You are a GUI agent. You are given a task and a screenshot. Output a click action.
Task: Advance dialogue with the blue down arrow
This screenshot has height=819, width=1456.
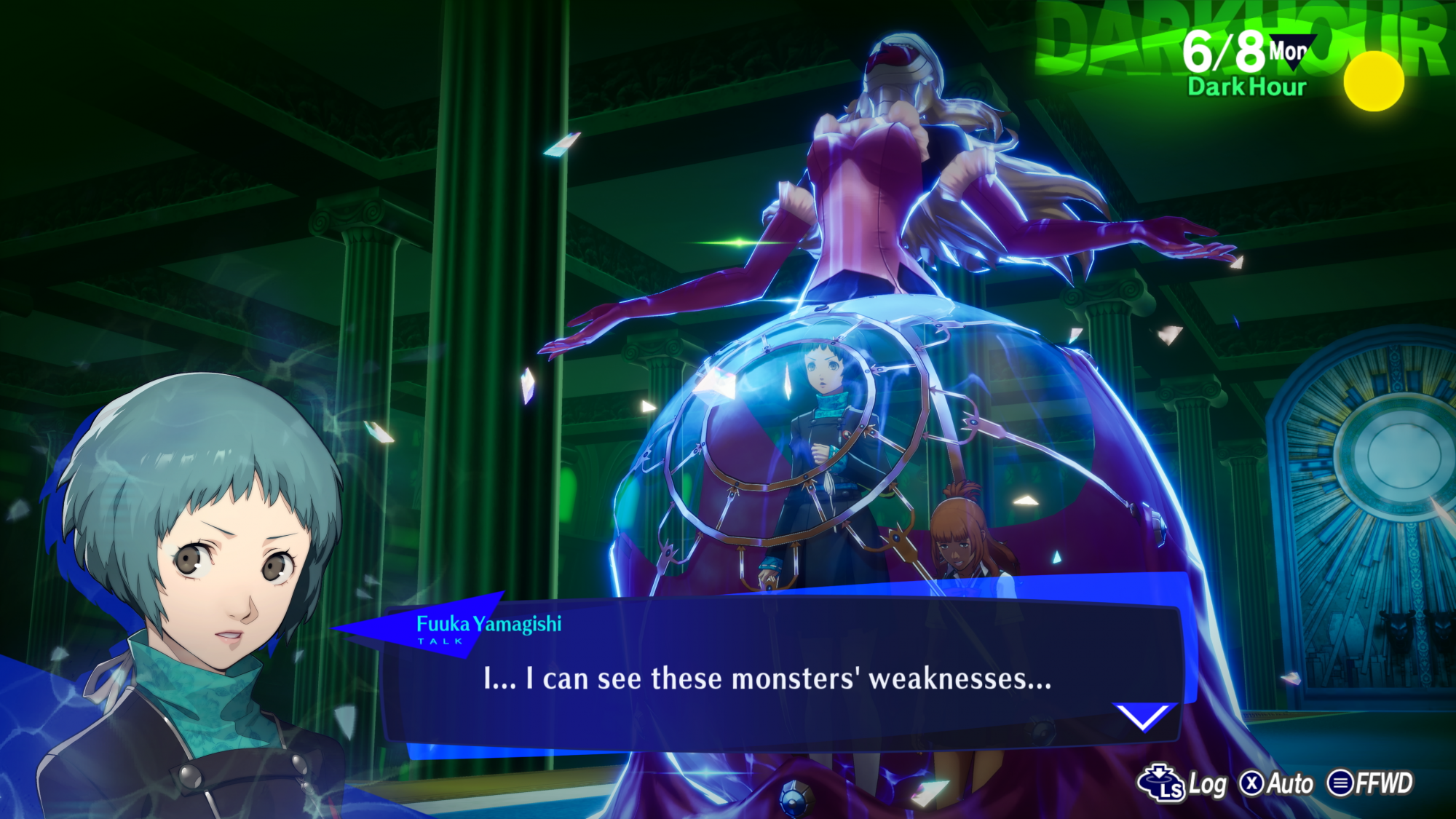tap(1144, 716)
